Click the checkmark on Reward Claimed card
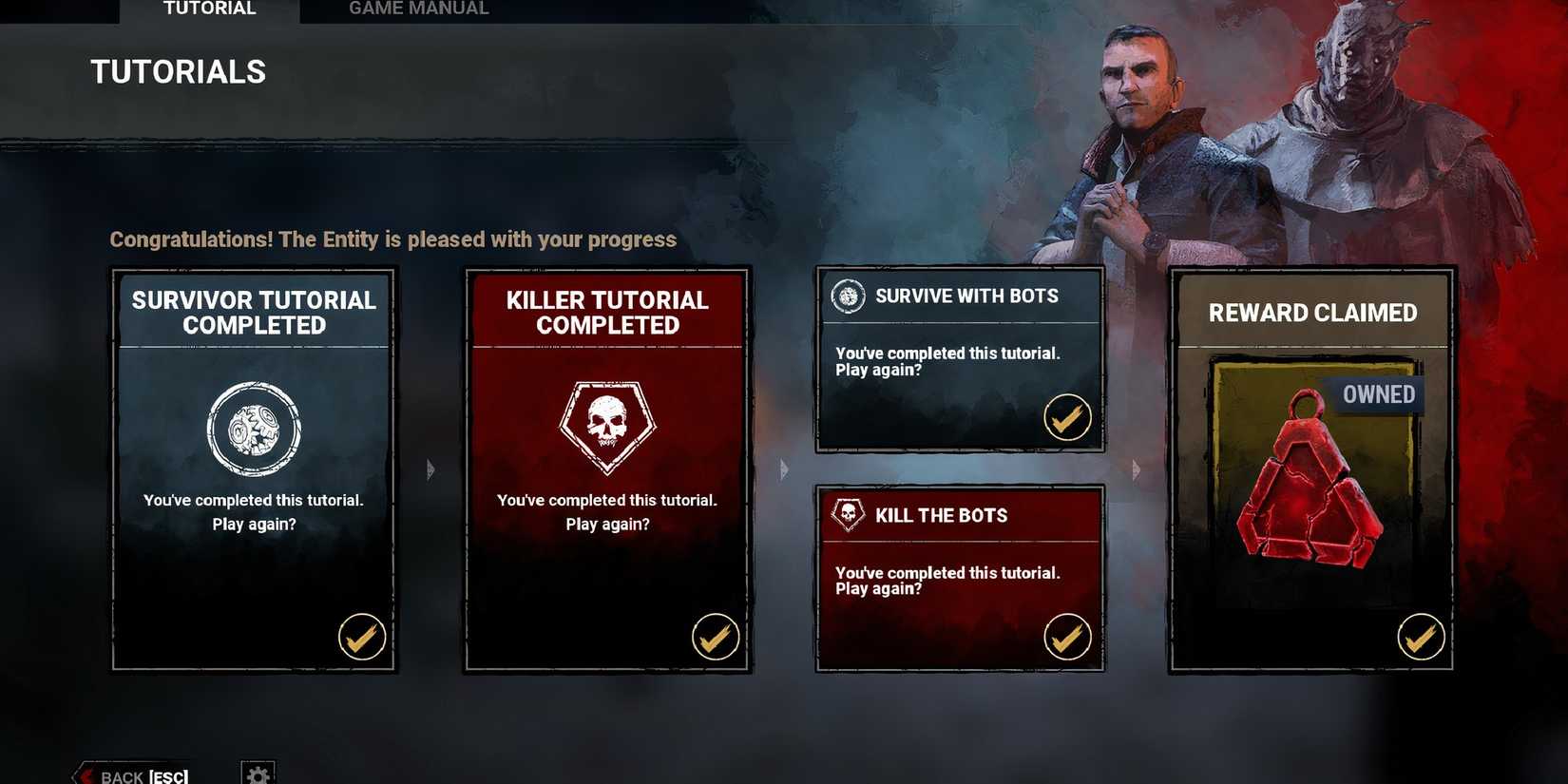 [1420, 638]
